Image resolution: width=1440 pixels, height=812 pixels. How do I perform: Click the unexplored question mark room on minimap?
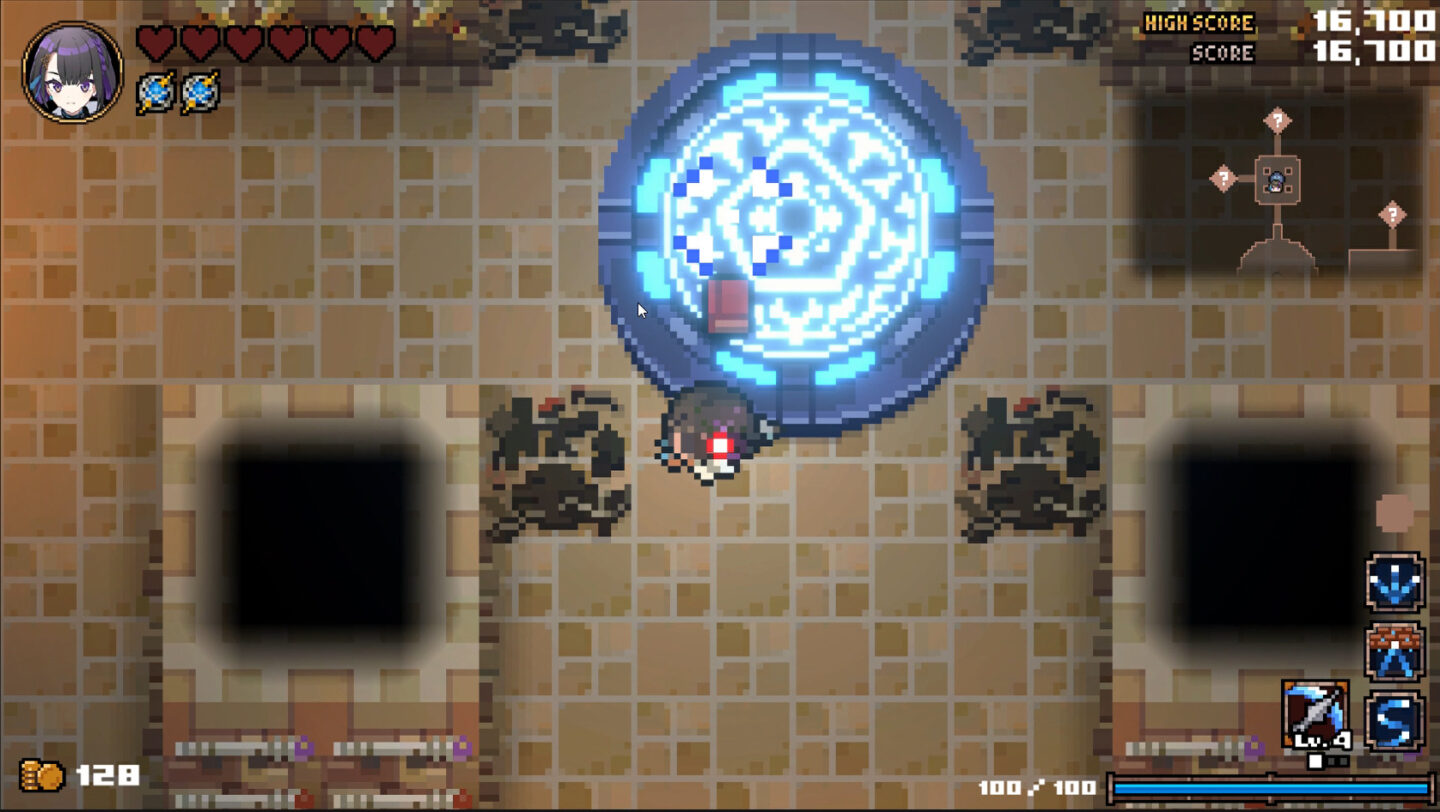pyautogui.click(x=1277, y=120)
